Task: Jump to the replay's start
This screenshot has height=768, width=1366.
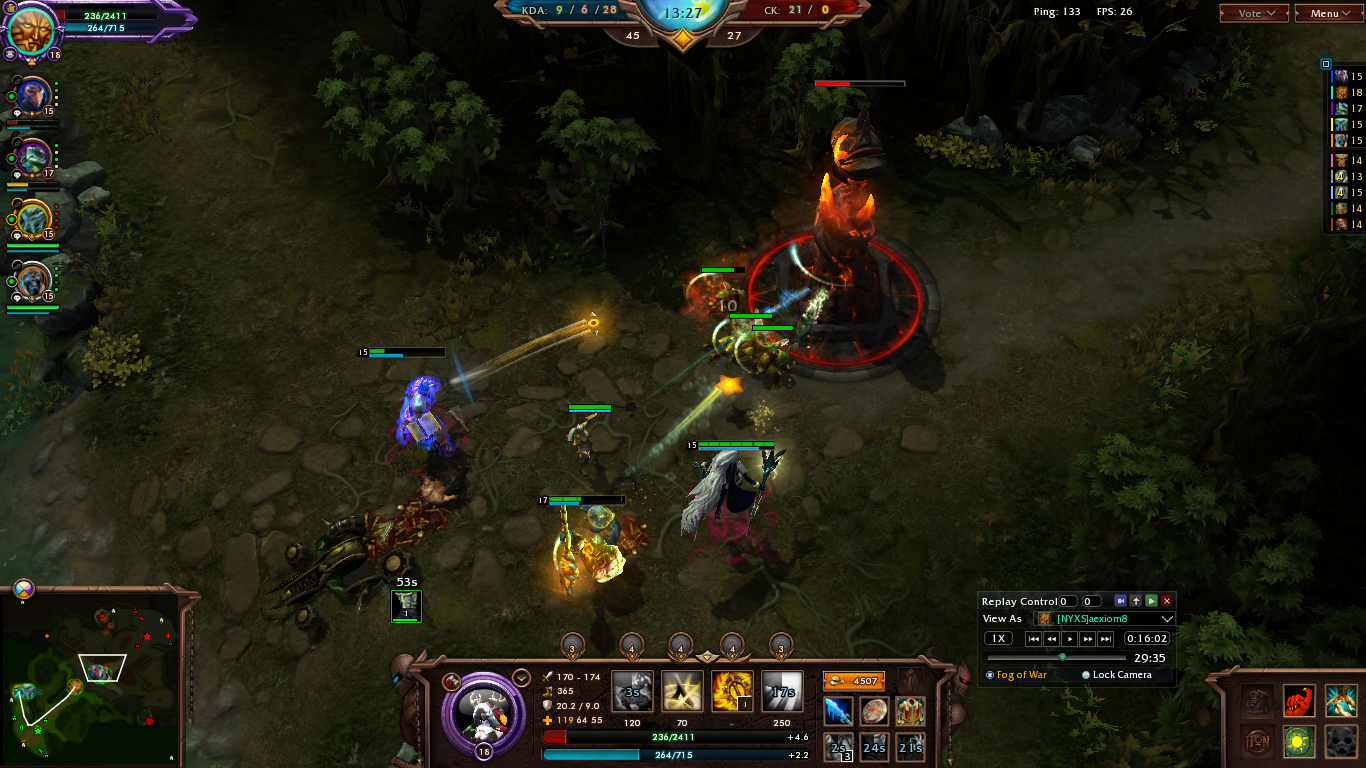Action: pyautogui.click(x=1034, y=638)
